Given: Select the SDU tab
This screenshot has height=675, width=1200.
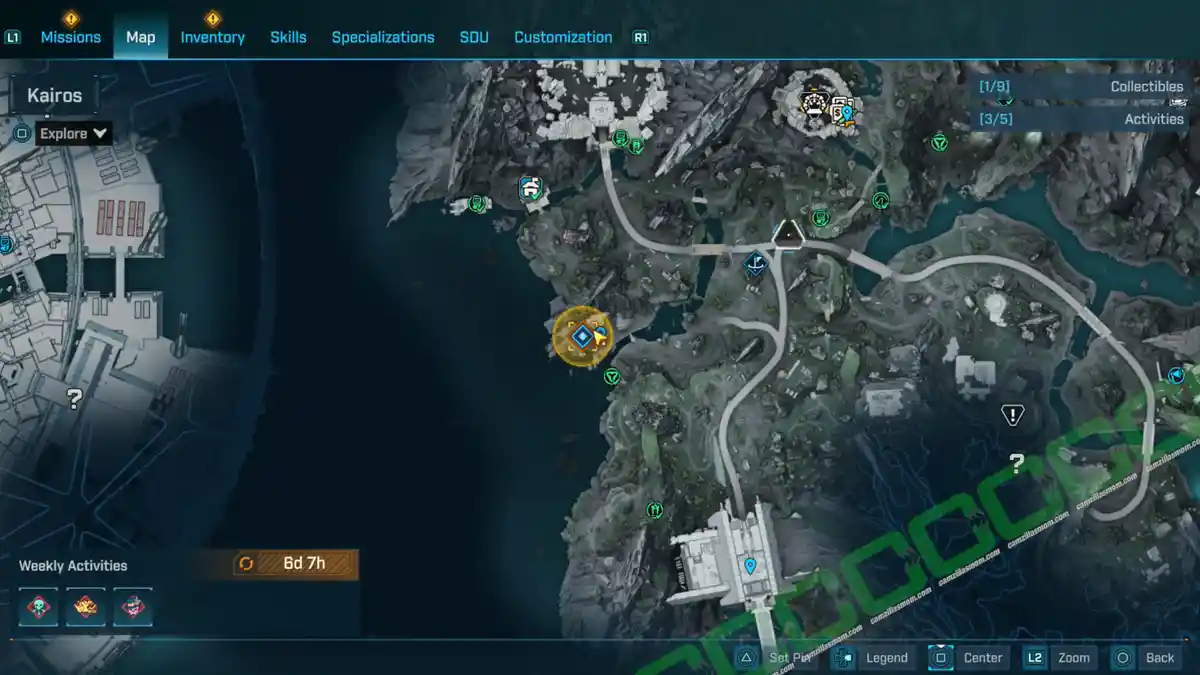Looking at the screenshot, I should [474, 37].
